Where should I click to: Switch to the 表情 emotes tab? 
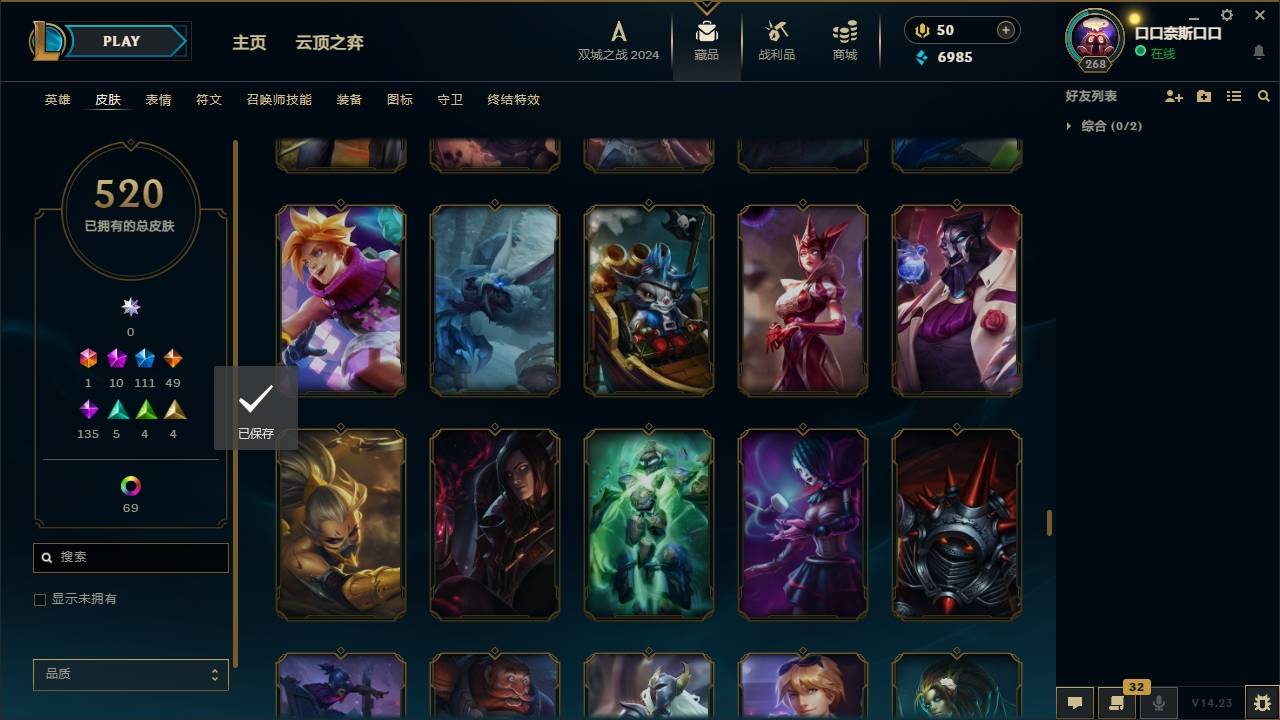[159, 100]
